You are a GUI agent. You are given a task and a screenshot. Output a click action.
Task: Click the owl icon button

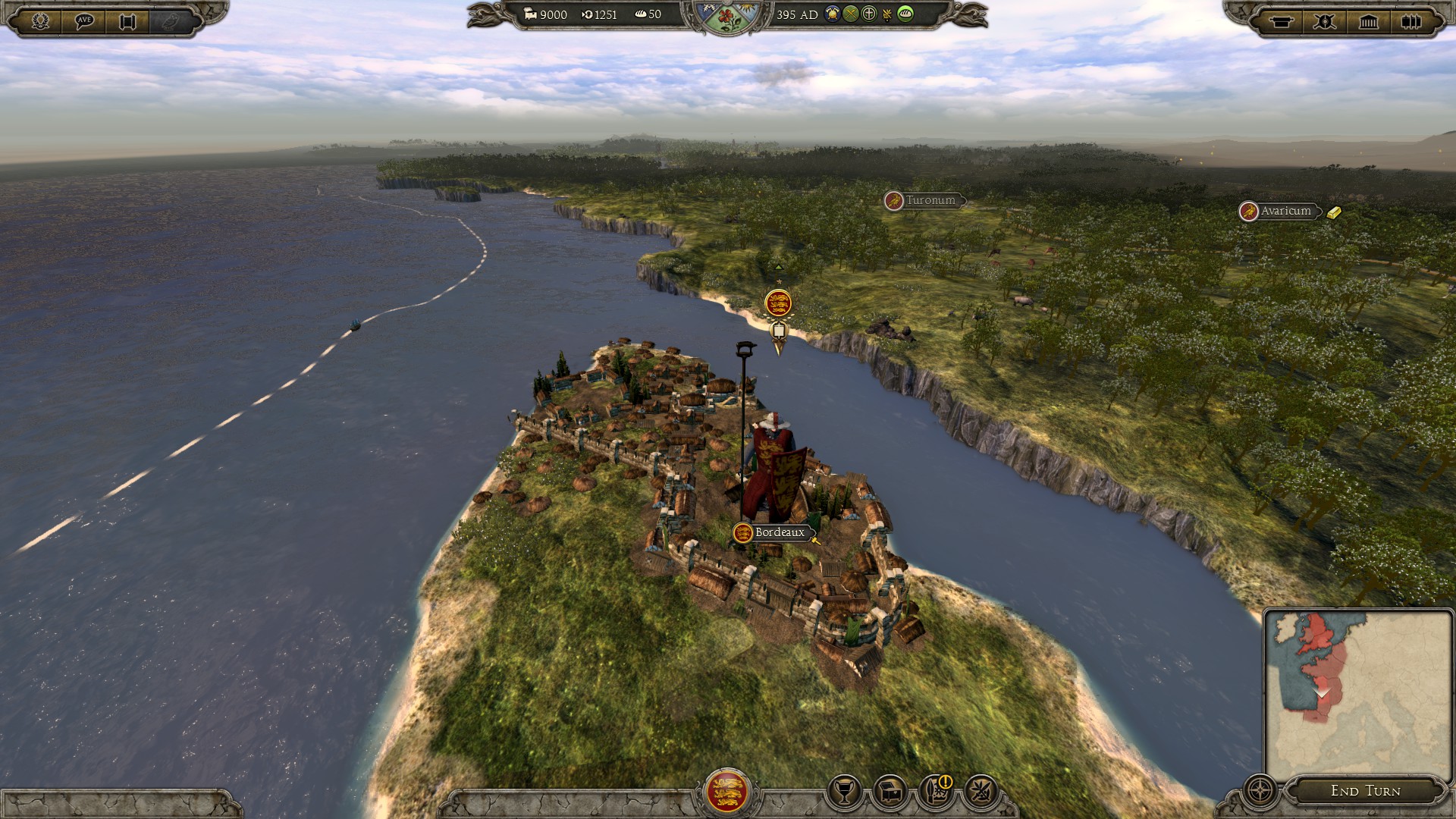(x=171, y=20)
